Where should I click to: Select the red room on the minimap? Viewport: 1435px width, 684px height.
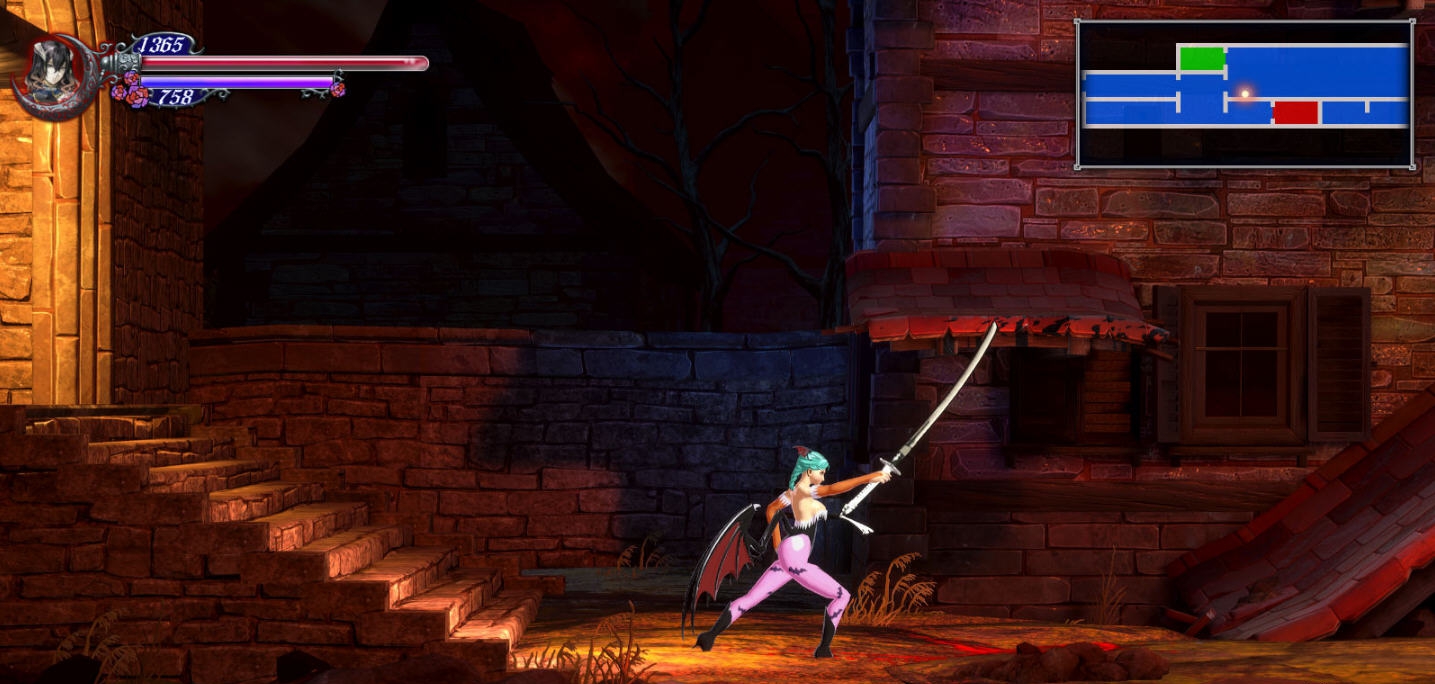(1295, 113)
